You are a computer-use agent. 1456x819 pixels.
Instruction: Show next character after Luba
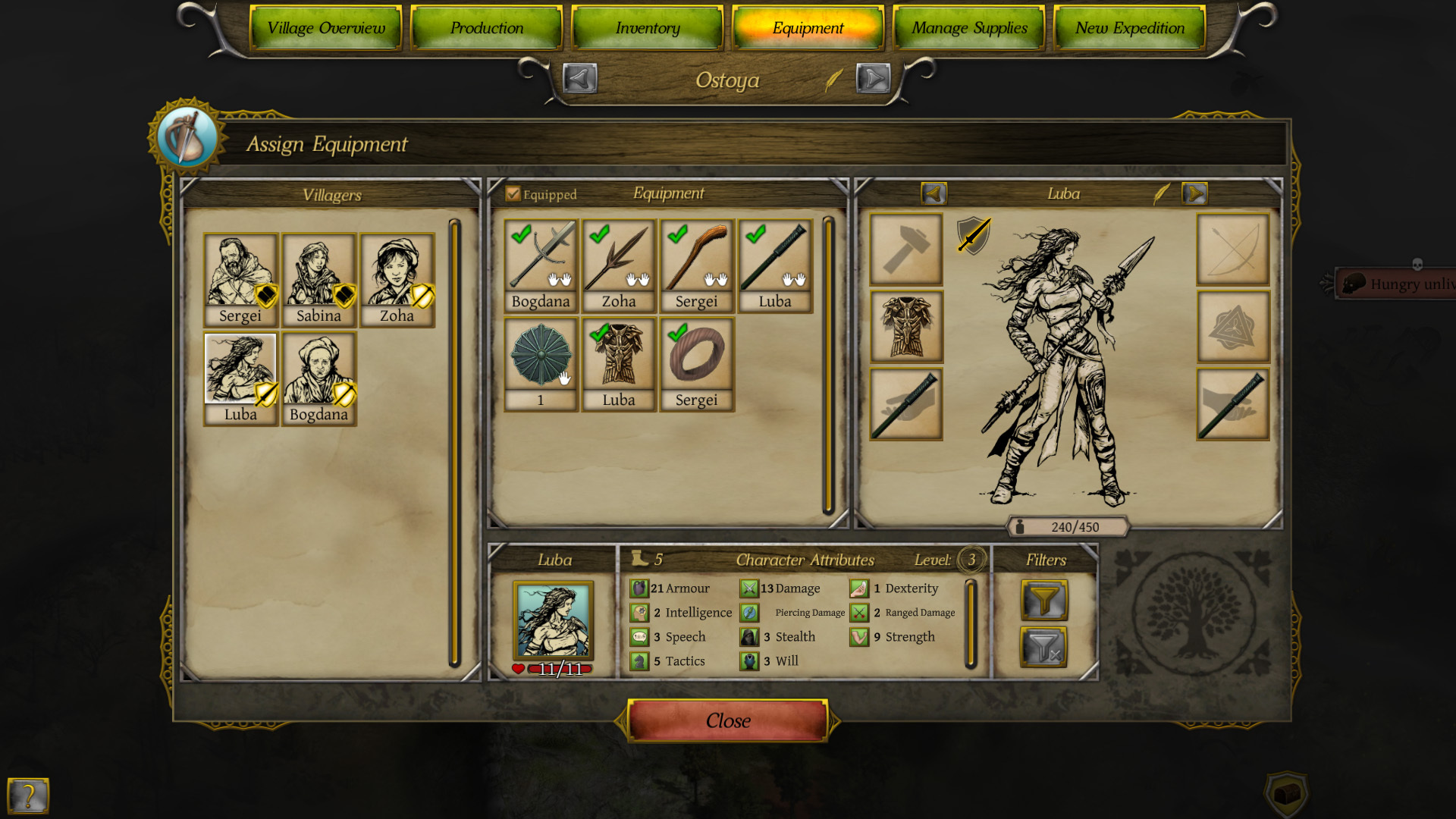point(1194,194)
